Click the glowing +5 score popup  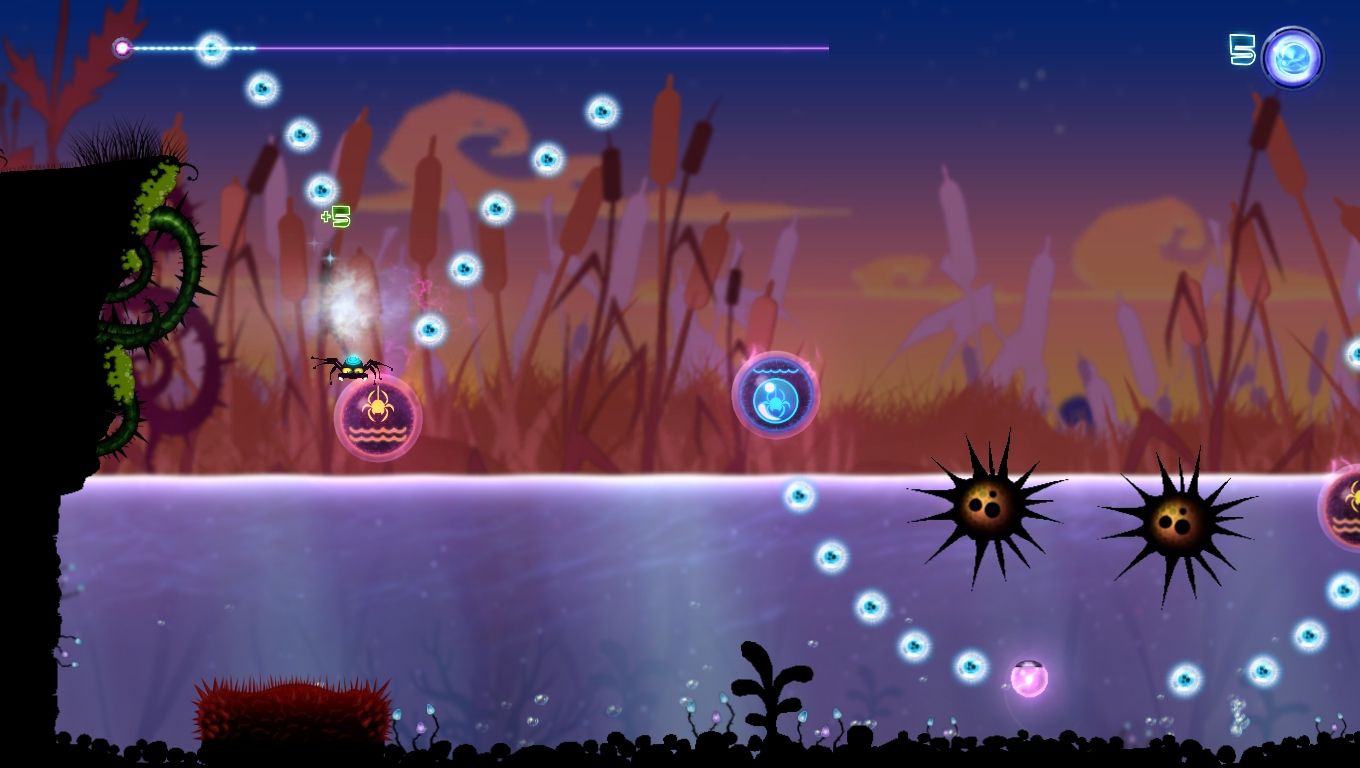coord(337,215)
